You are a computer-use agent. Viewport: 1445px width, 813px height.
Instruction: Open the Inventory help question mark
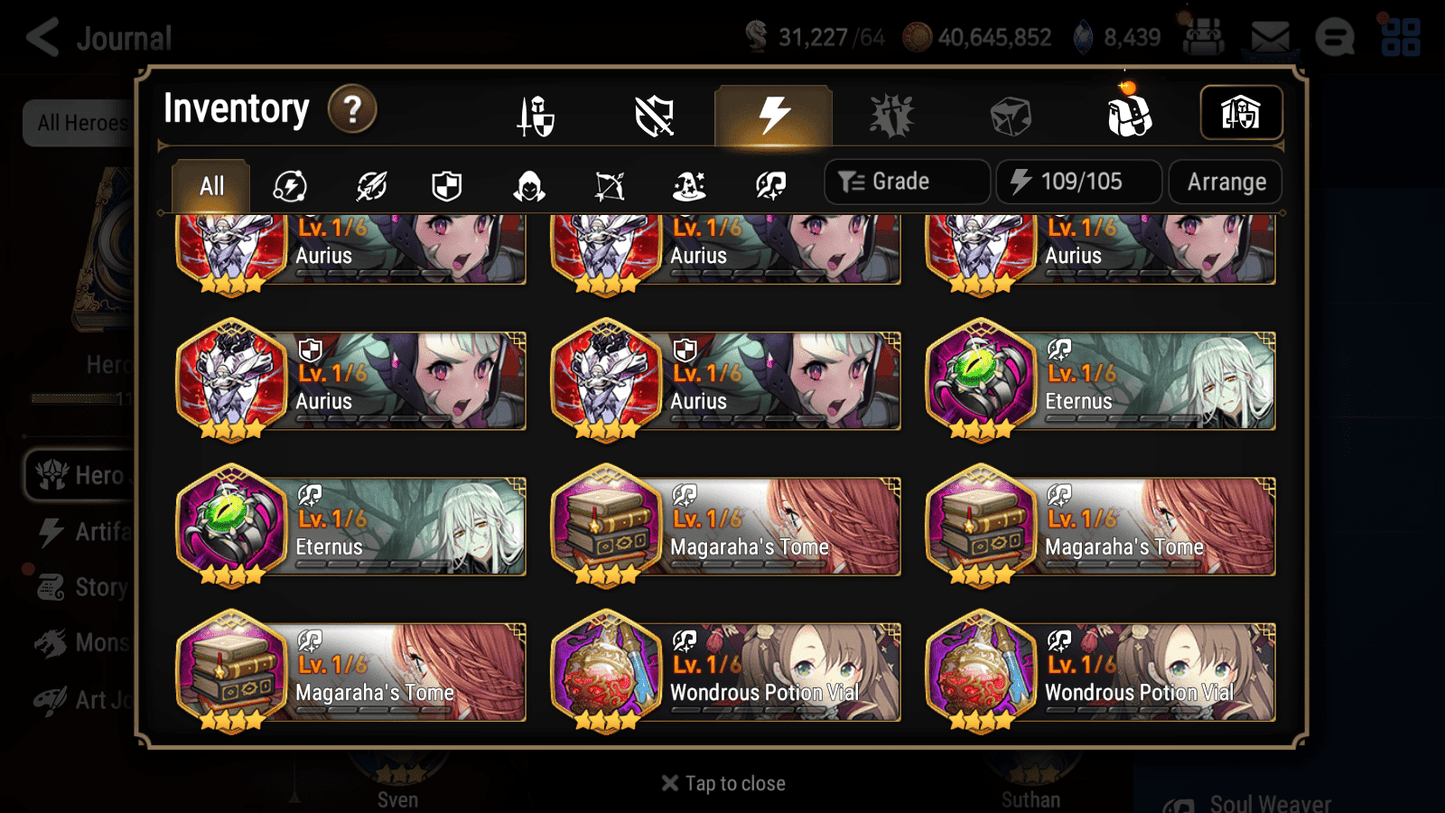coord(352,110)
